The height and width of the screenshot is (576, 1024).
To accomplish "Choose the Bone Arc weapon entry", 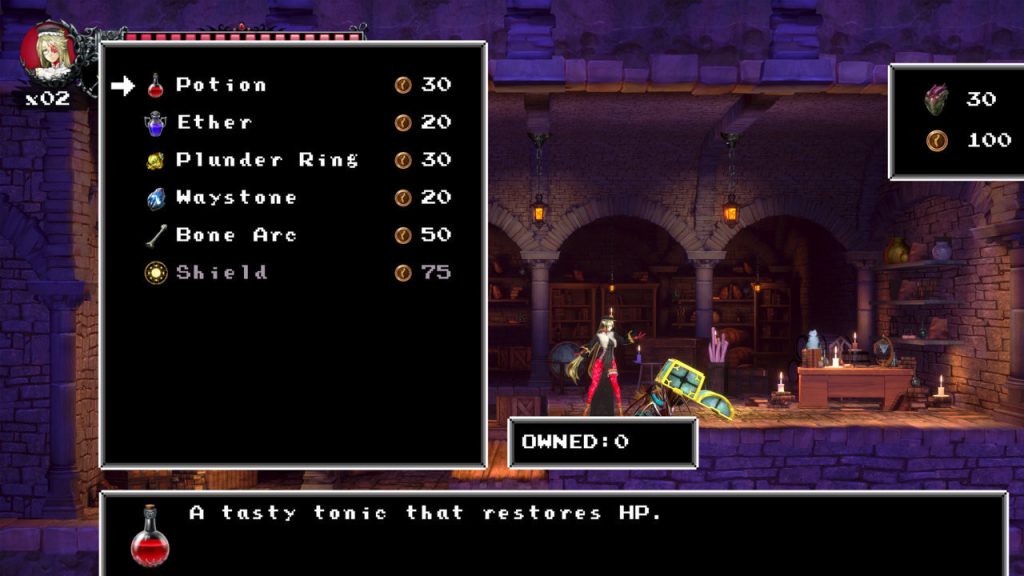I will point(236,236).
